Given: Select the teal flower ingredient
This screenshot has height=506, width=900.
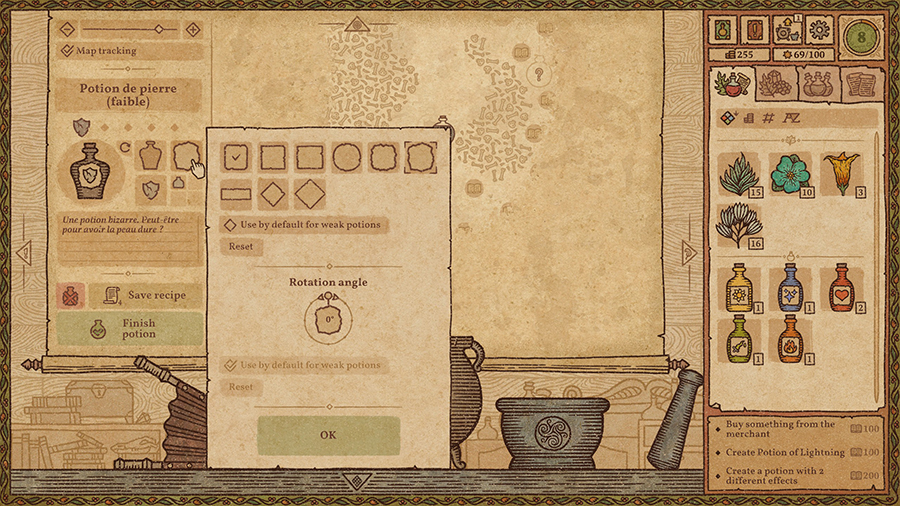Looking at the screenshot, I should tap(790, 174).
